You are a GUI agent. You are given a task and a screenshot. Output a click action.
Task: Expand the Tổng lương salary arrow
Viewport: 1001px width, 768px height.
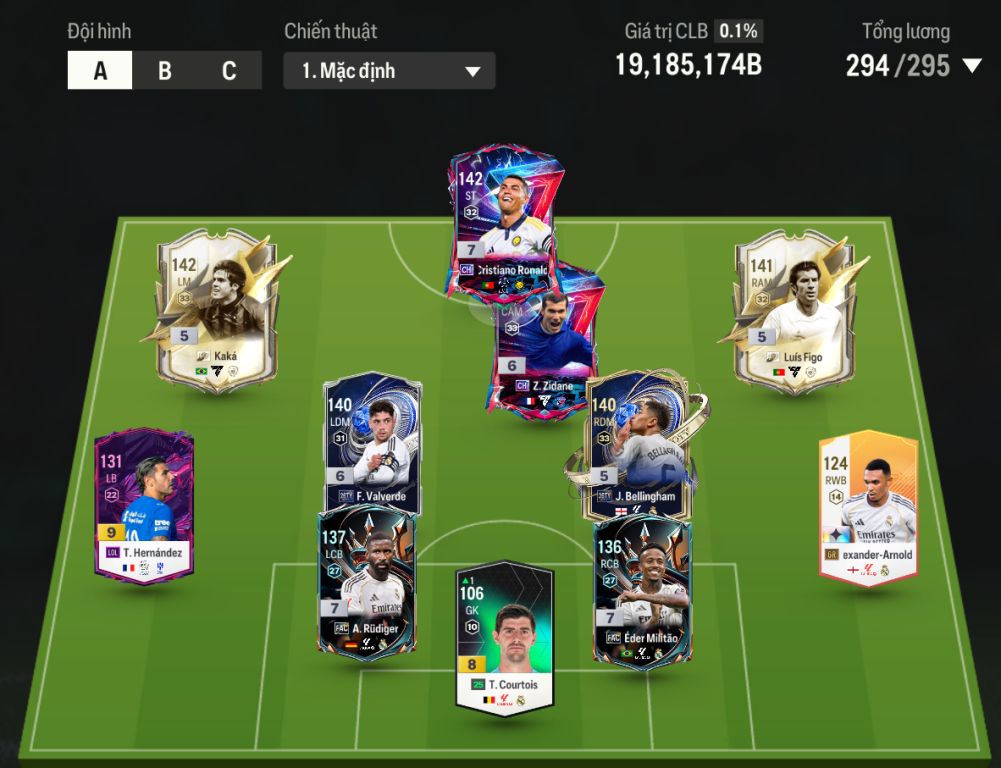point(971,66)
